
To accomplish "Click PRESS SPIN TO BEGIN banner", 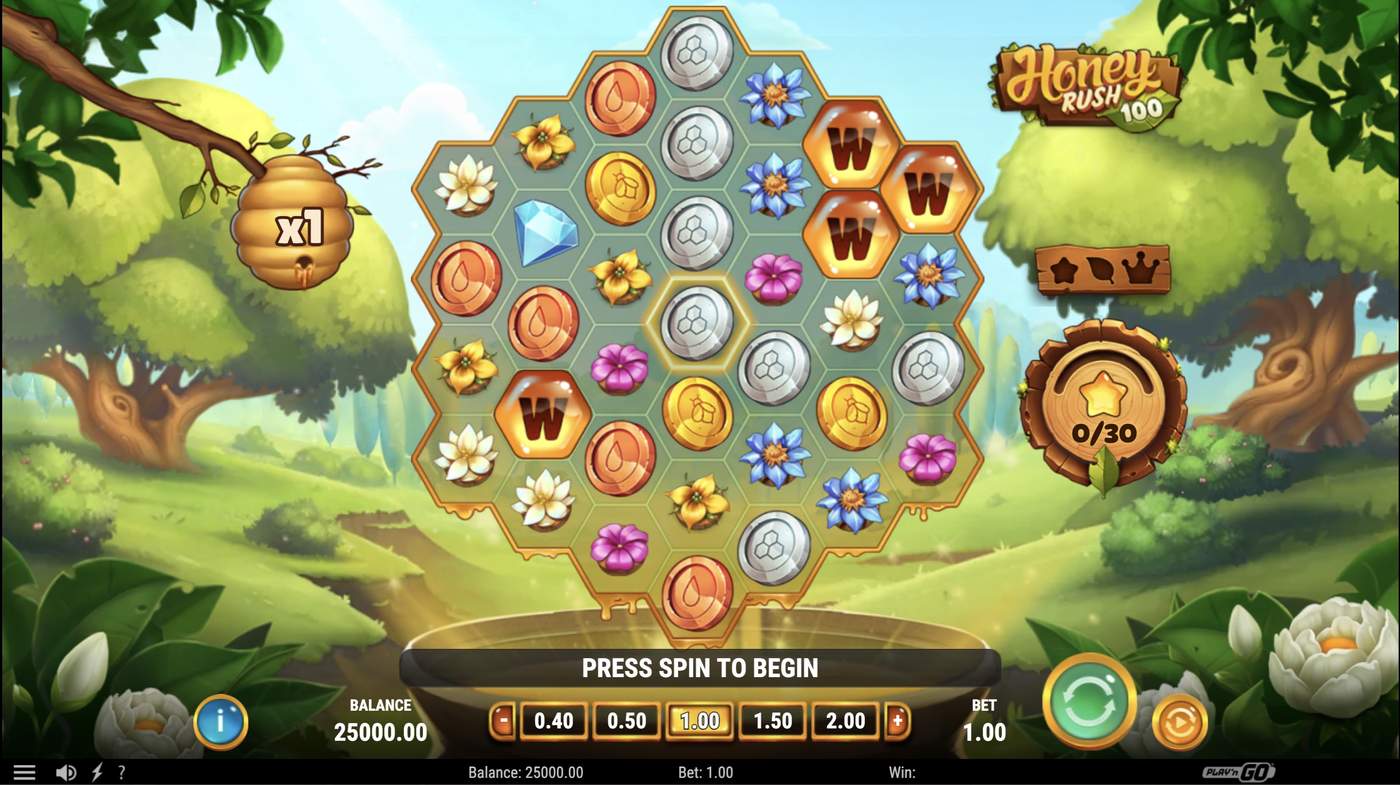I will click(x=700, y=667).
